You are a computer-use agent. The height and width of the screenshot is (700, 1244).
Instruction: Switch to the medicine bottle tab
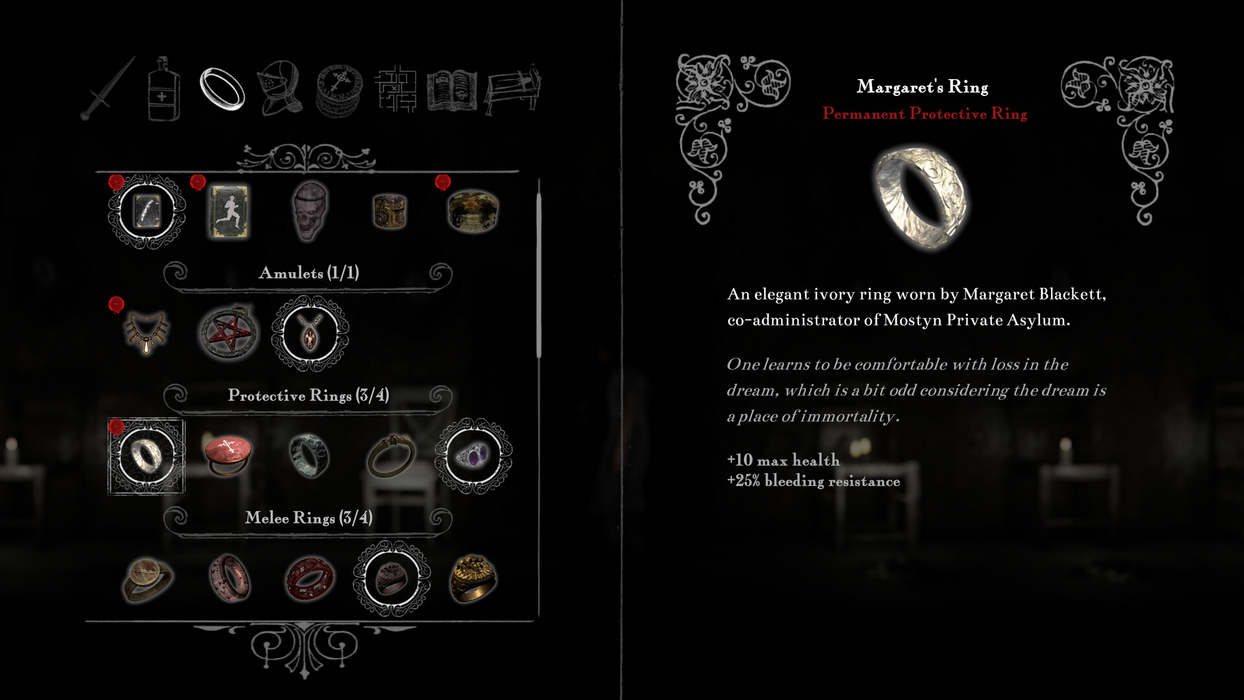(164, 89)
